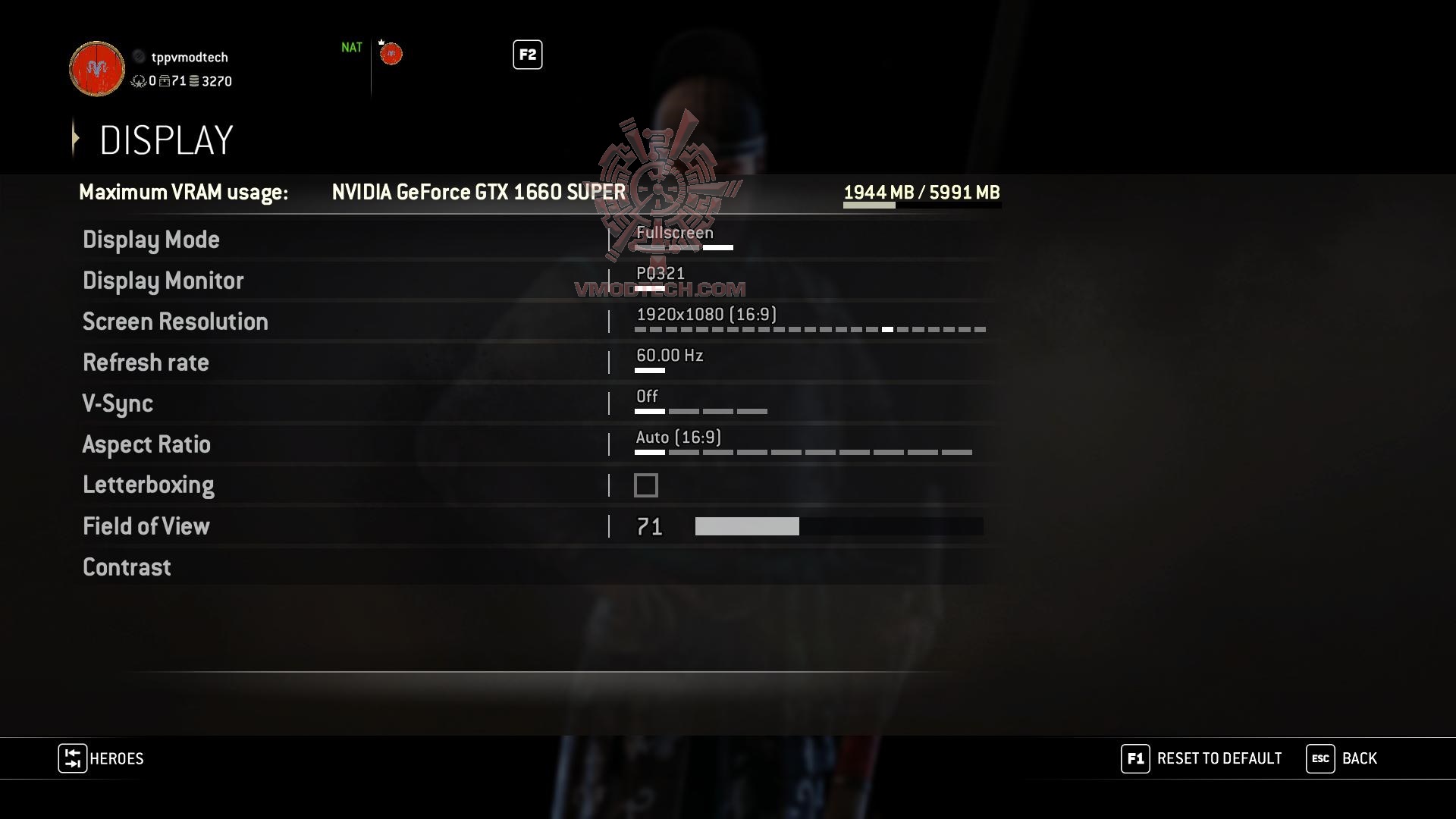Click the party leader avatar with crown

[x=391, y=53]
